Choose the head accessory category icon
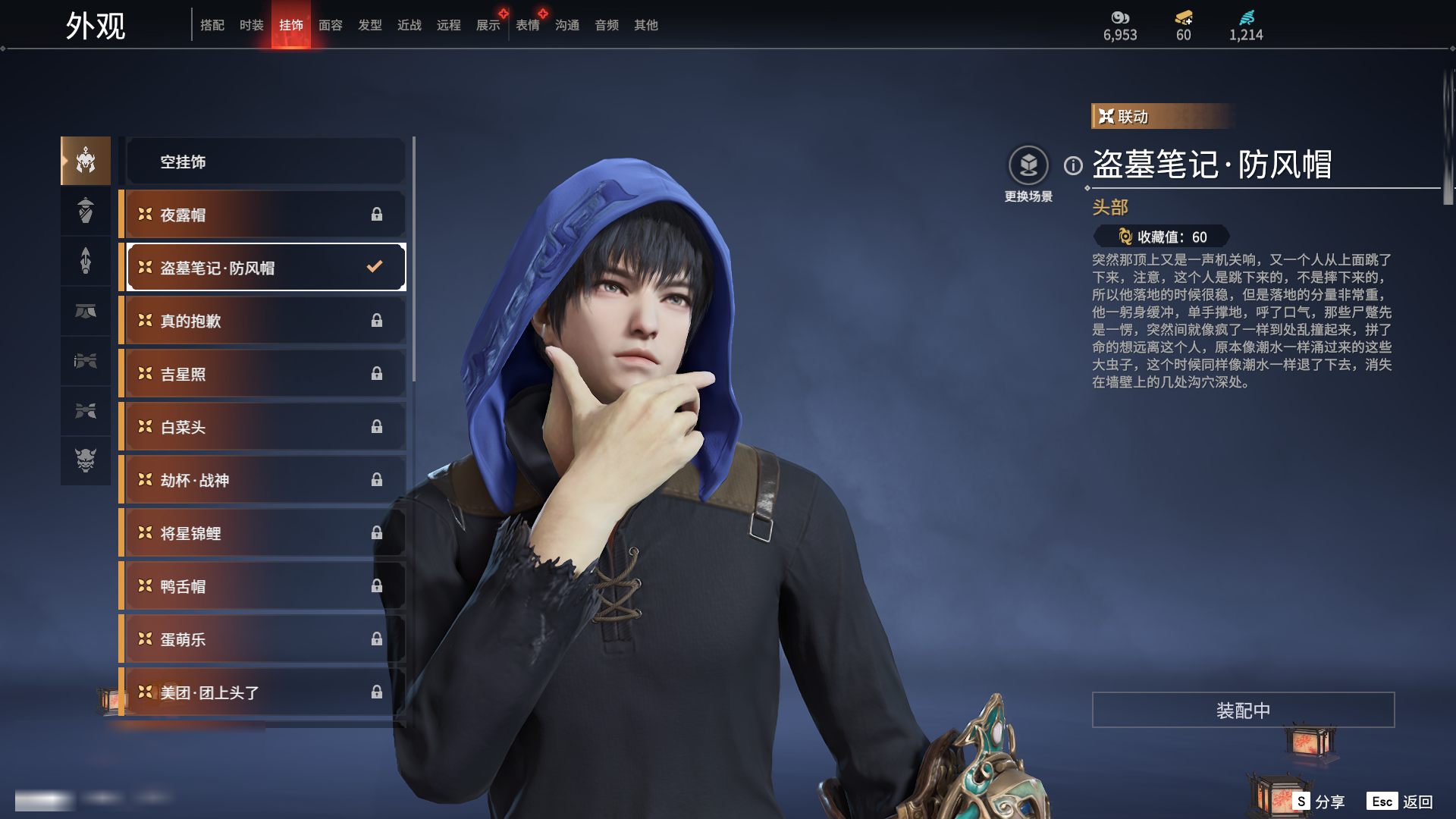 coord(86,161)
